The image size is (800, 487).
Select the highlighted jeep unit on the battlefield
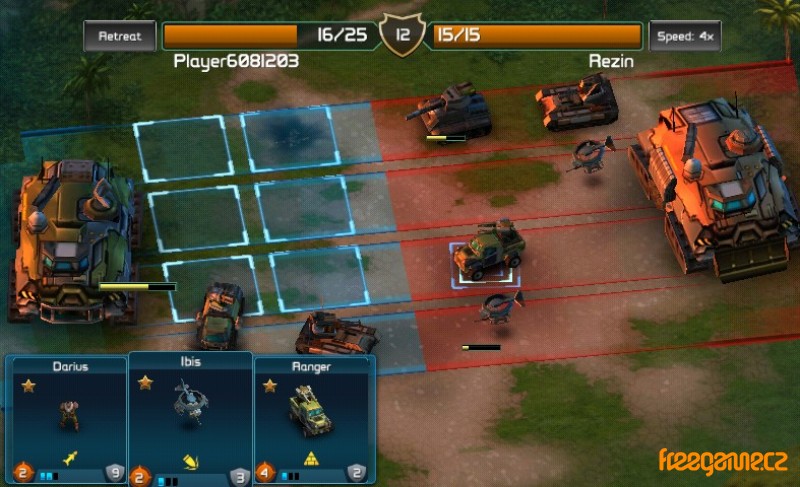(x=488, y=254)
